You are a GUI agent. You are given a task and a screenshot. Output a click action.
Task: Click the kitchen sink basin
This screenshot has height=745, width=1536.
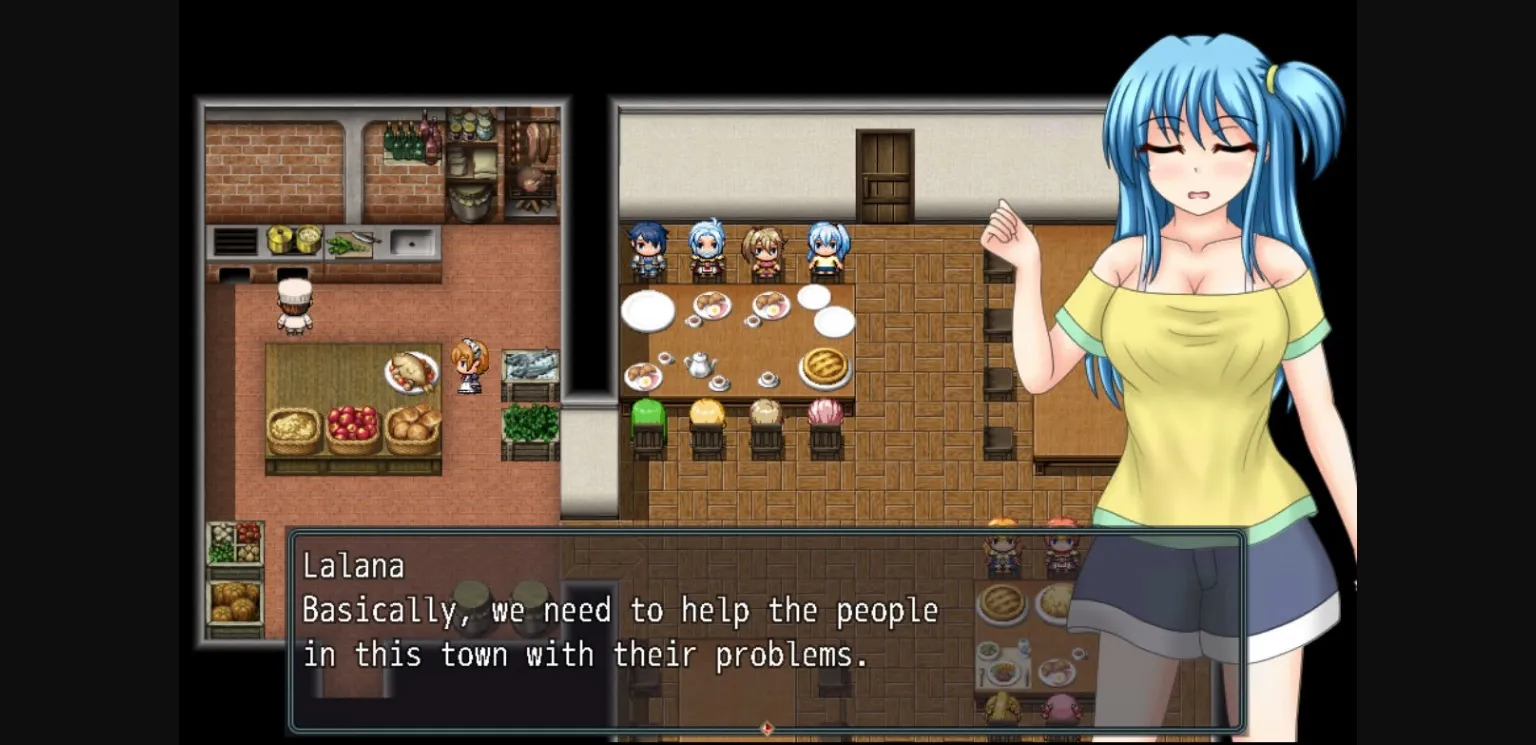(x=409, y=240)
